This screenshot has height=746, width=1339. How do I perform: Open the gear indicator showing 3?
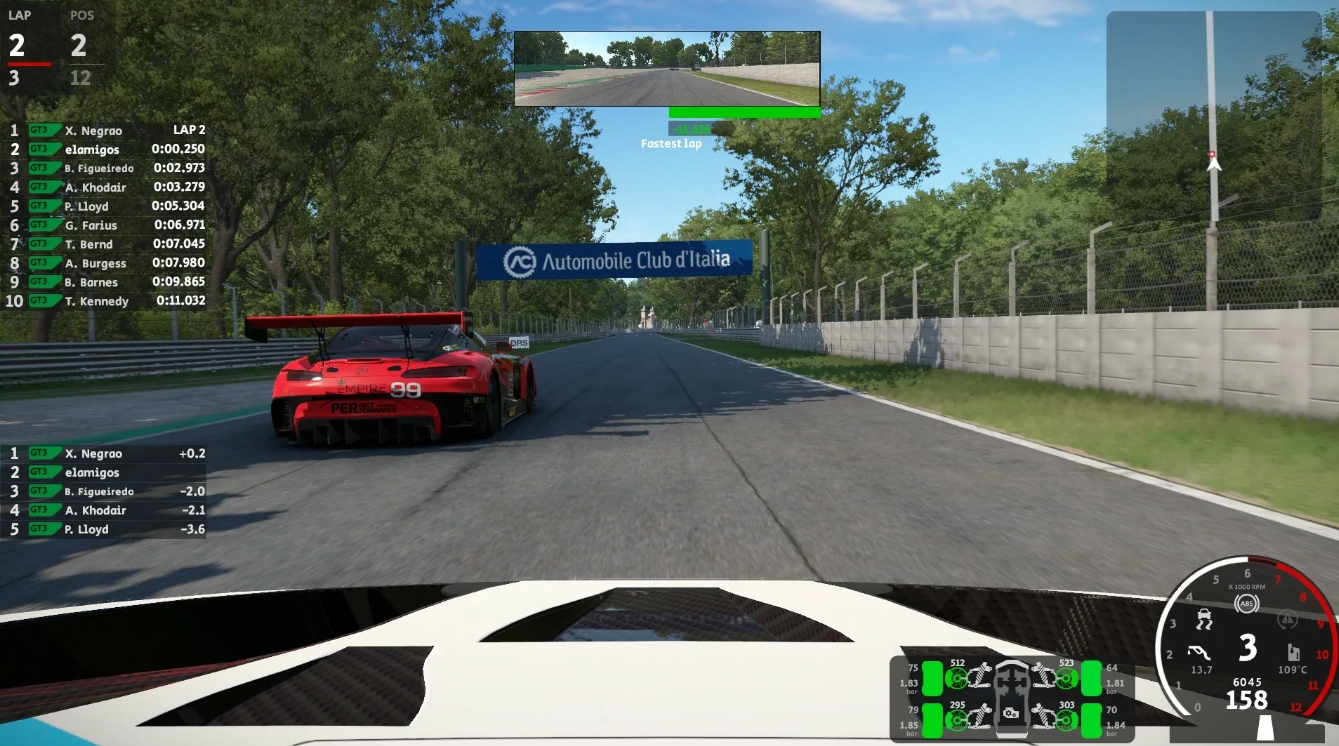1246,648
